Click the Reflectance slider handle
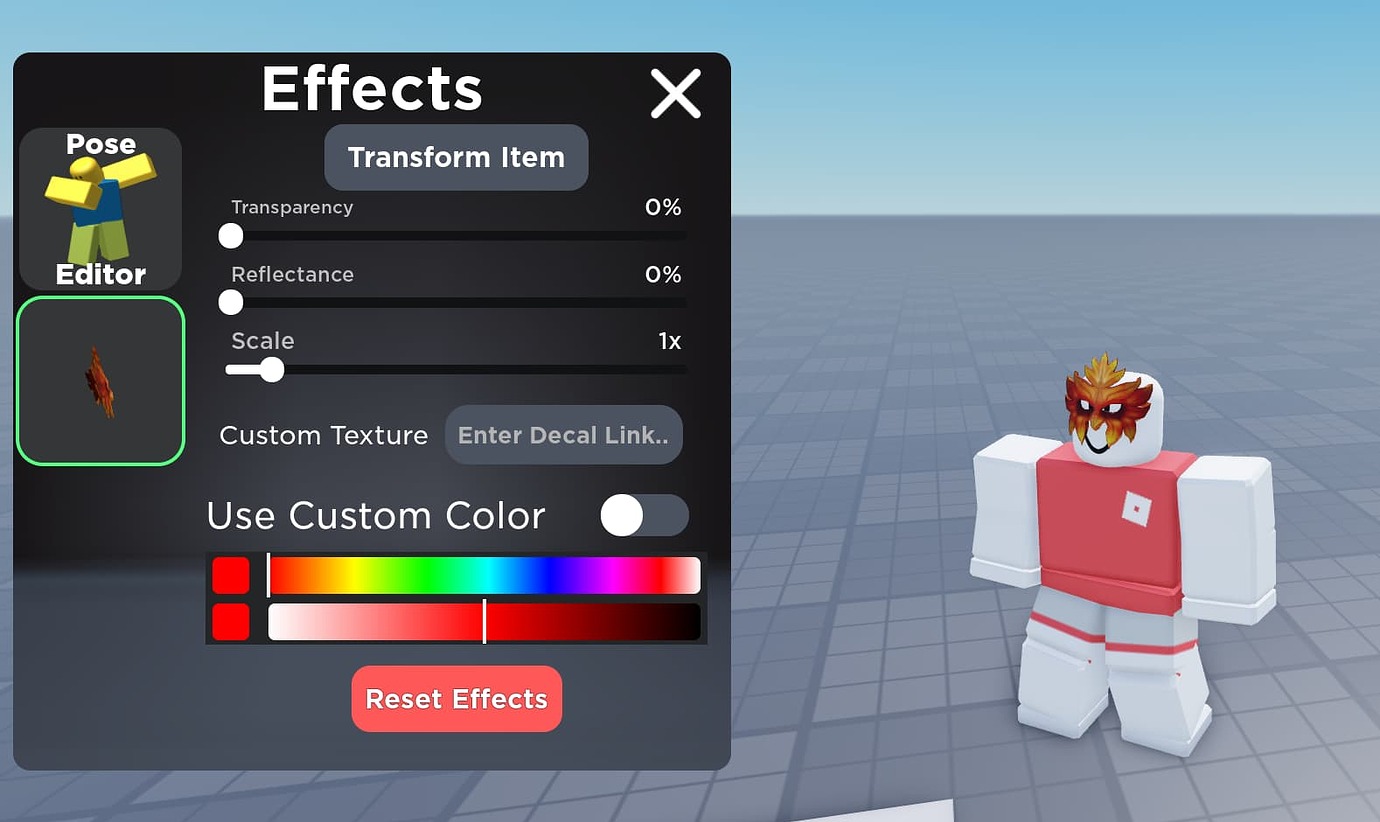Screen dimensions: 1380x822 pos(230,302)
